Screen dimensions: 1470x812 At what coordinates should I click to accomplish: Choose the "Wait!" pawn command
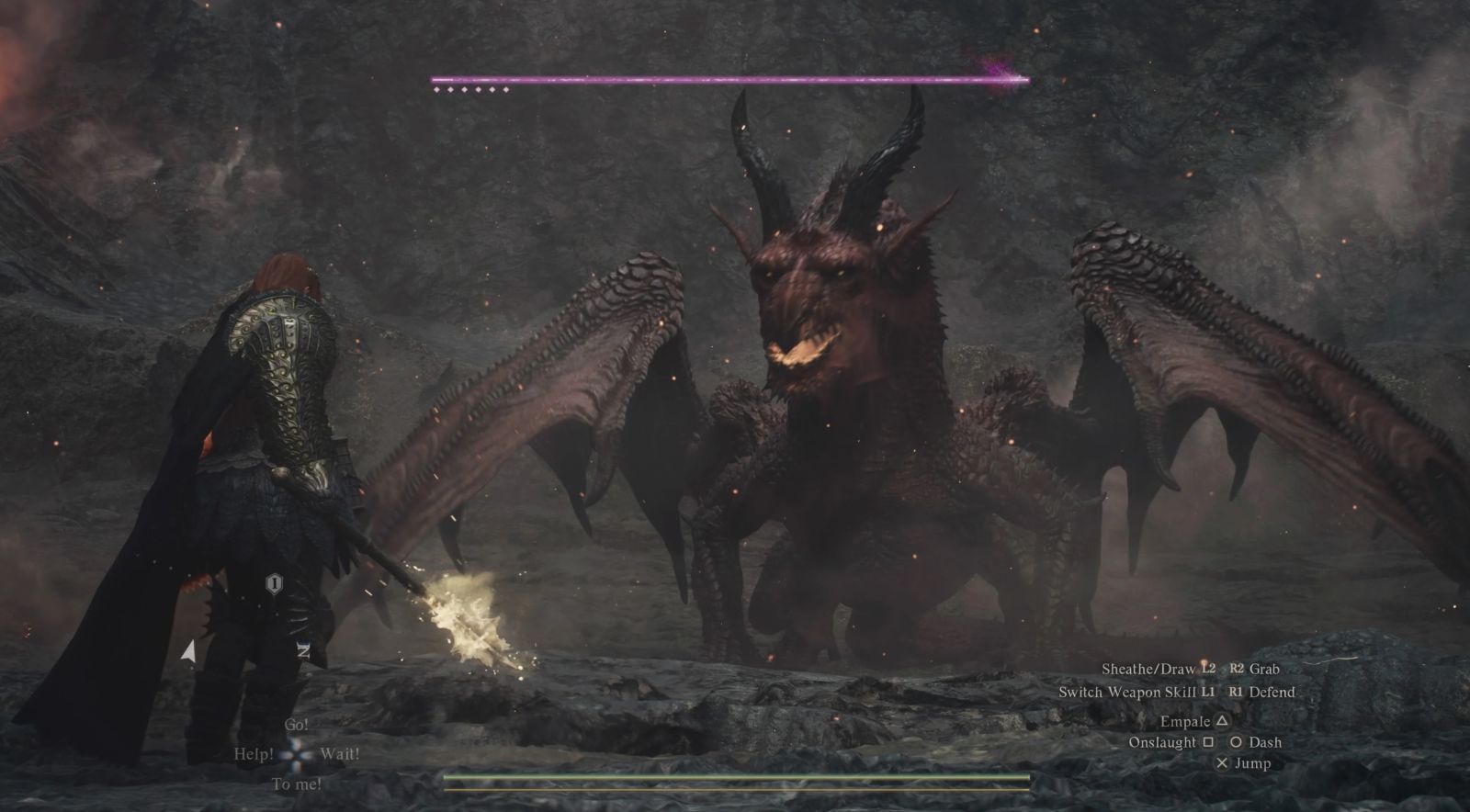pos(339,754)
